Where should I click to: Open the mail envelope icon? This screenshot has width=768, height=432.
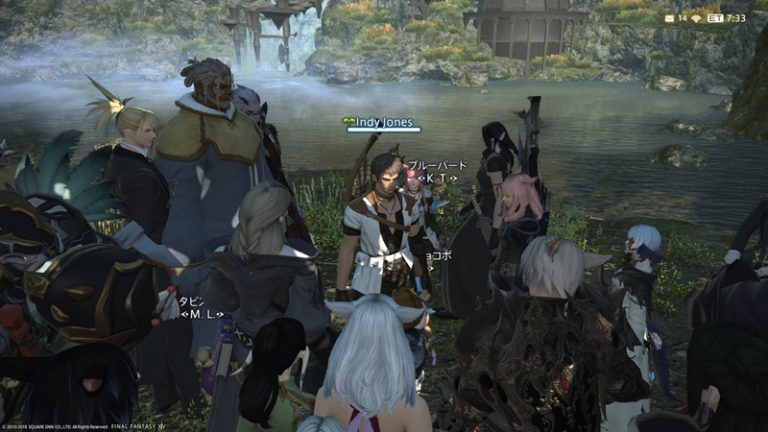pyautogui.click(x=670, y=18)
